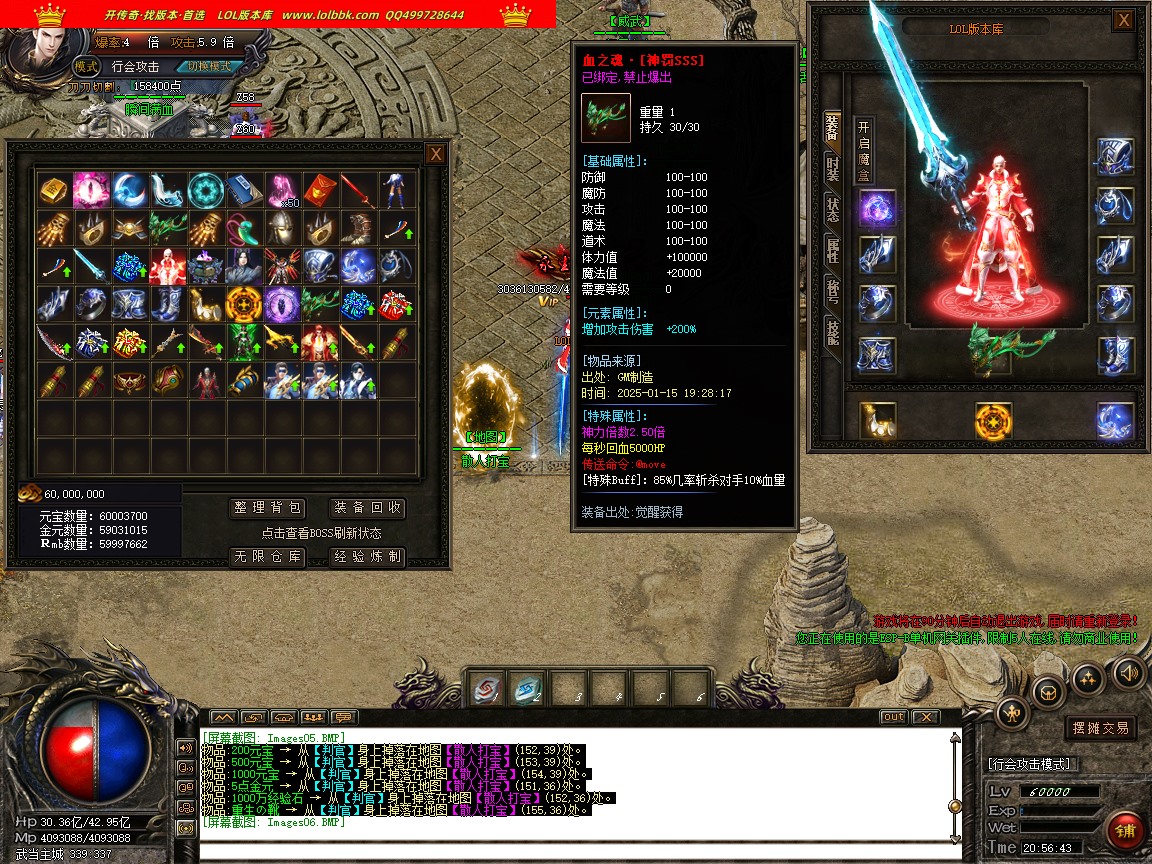Select the equipped helmet slot
1152x864 pixels.
(1114, 157)
